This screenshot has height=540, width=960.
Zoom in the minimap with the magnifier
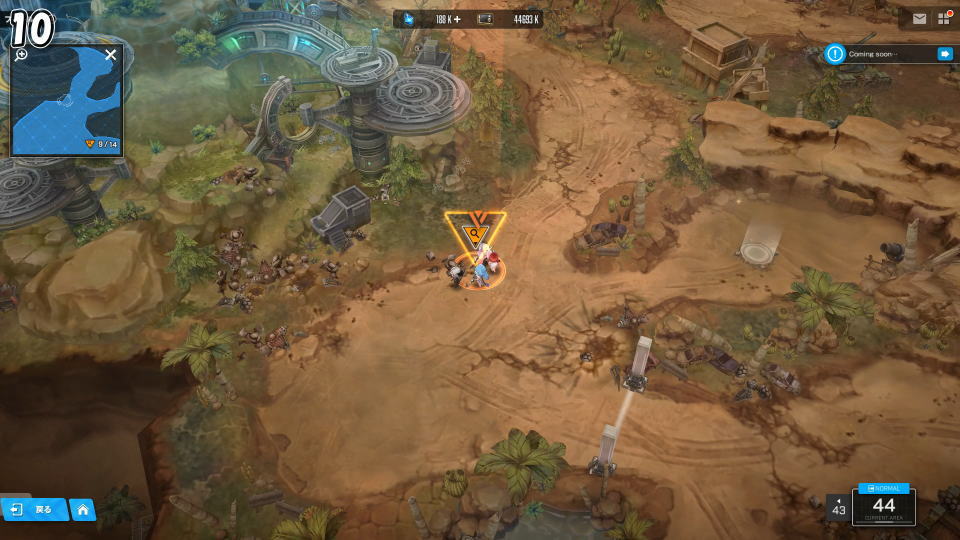click(x=21, y=55)
